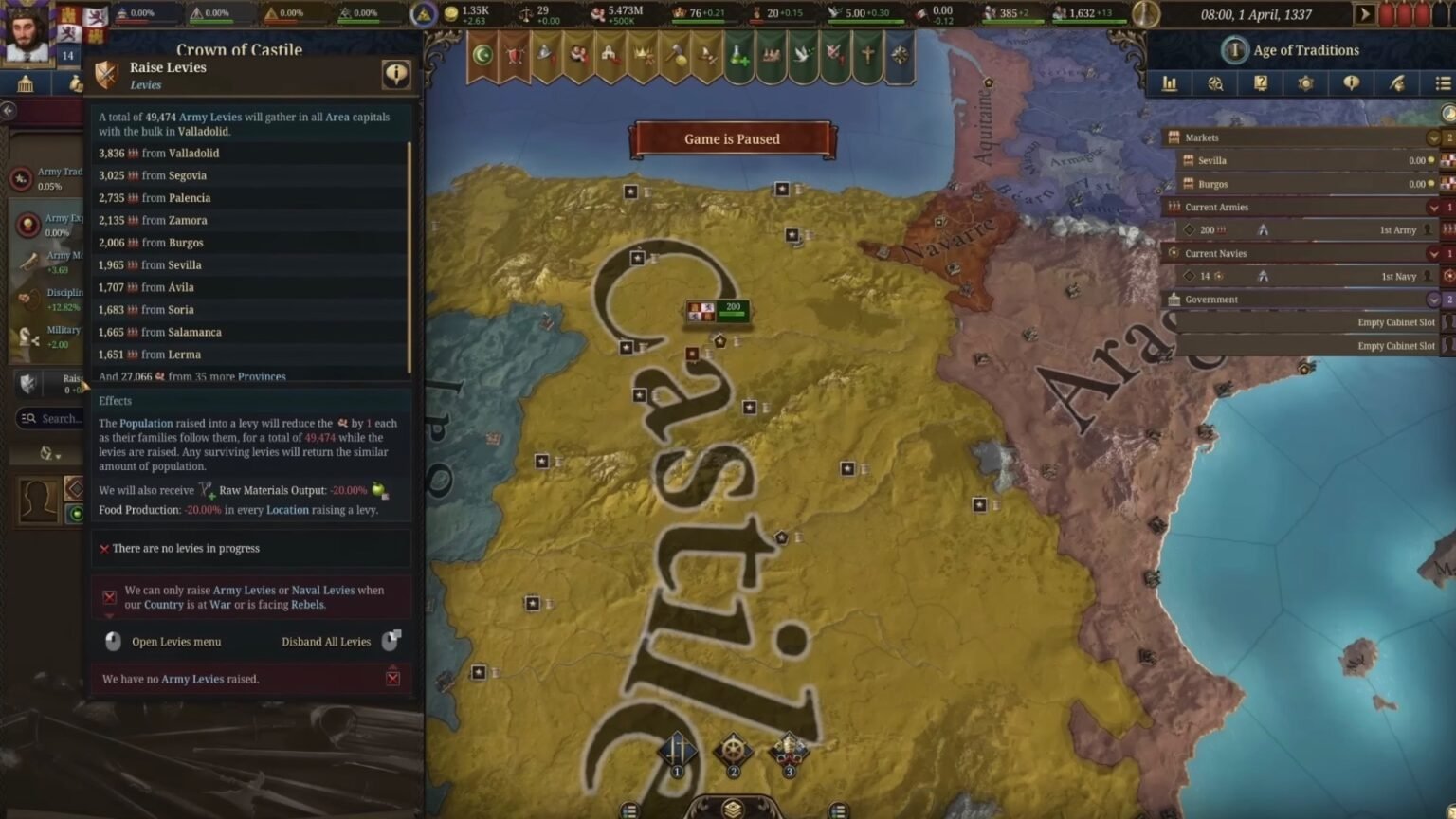1456x819 pixels.
Task: Click the Disband All Levies toggle button
Action: [x=391, y=641]
